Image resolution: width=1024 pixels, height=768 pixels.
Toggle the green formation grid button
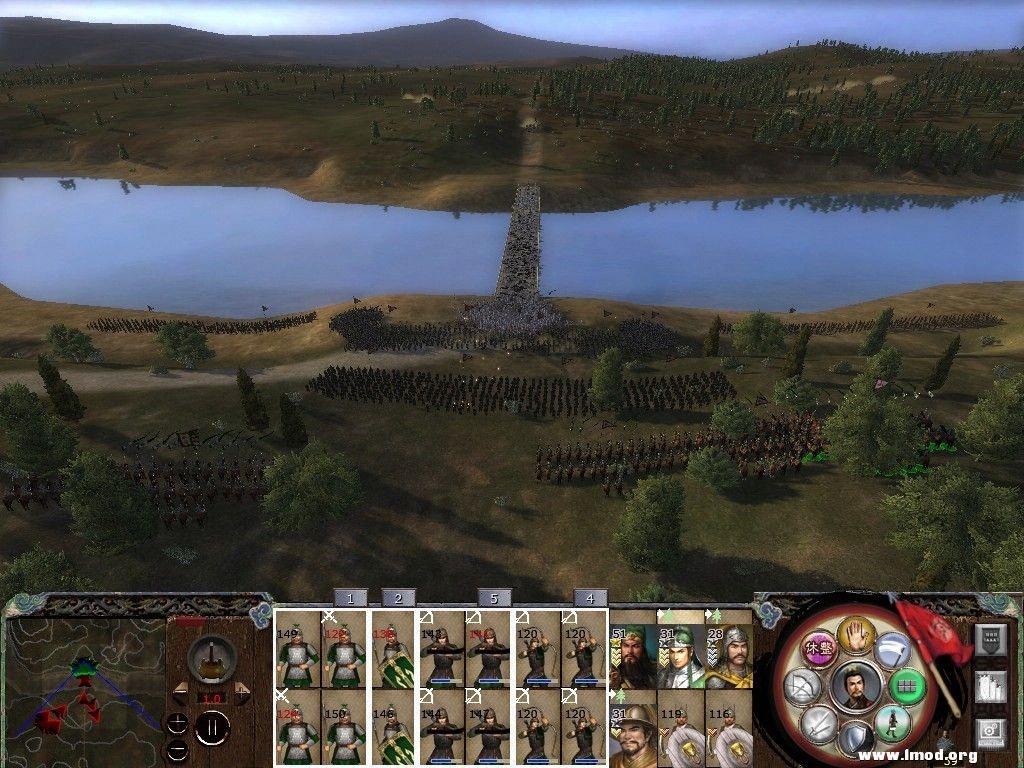pyautogui.click(x=907, y=686)
